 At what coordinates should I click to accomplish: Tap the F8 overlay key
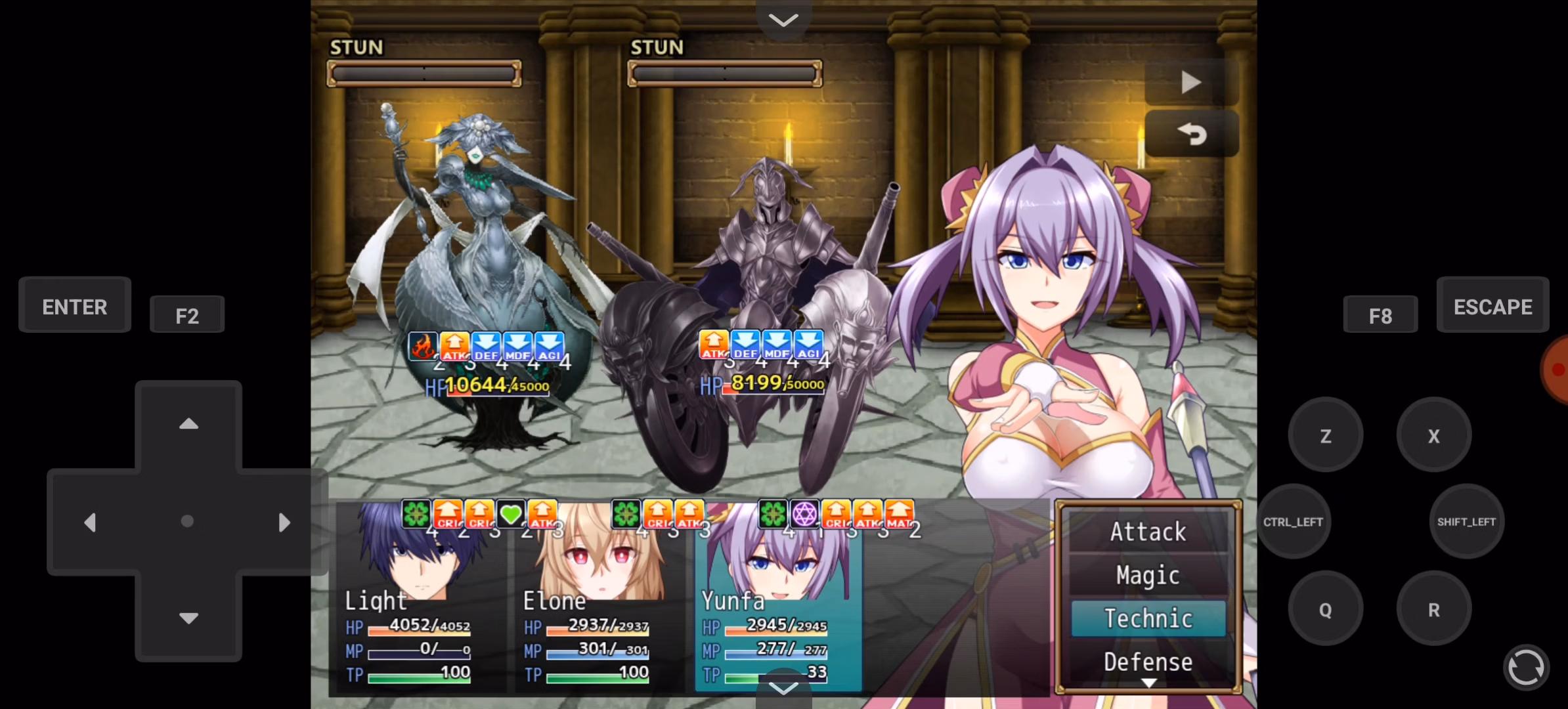click(x=1380, y=316)
